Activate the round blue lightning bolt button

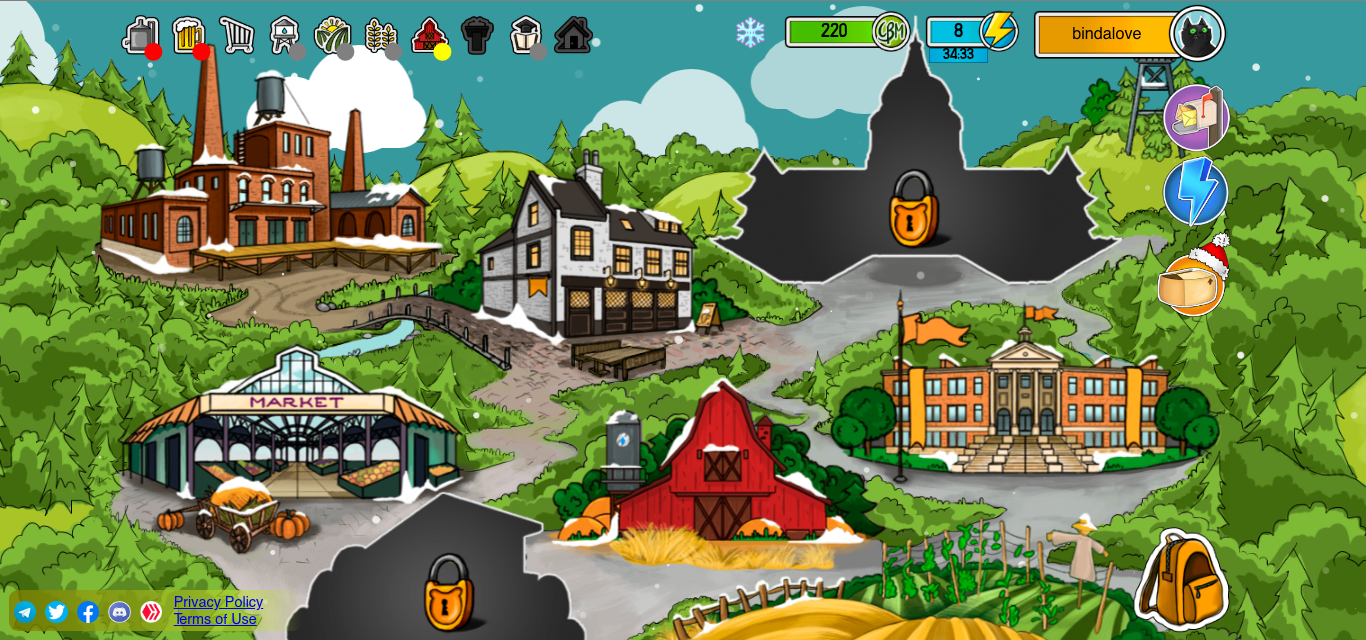1196,191
